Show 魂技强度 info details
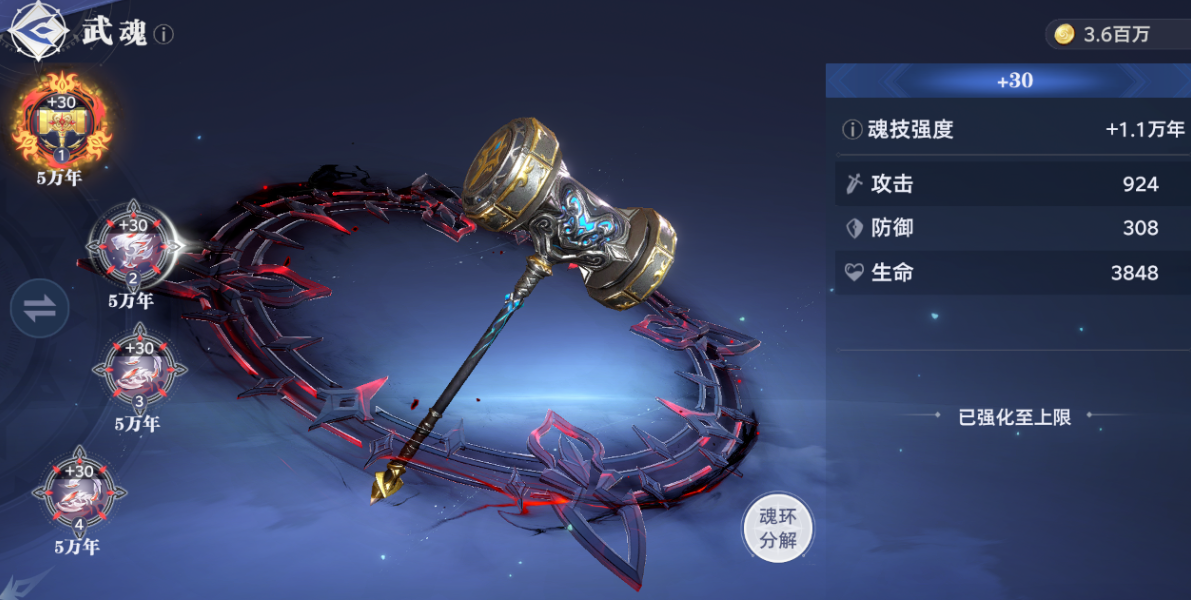The width and height of the screenshot is (1191, 600). click(852, 129)
